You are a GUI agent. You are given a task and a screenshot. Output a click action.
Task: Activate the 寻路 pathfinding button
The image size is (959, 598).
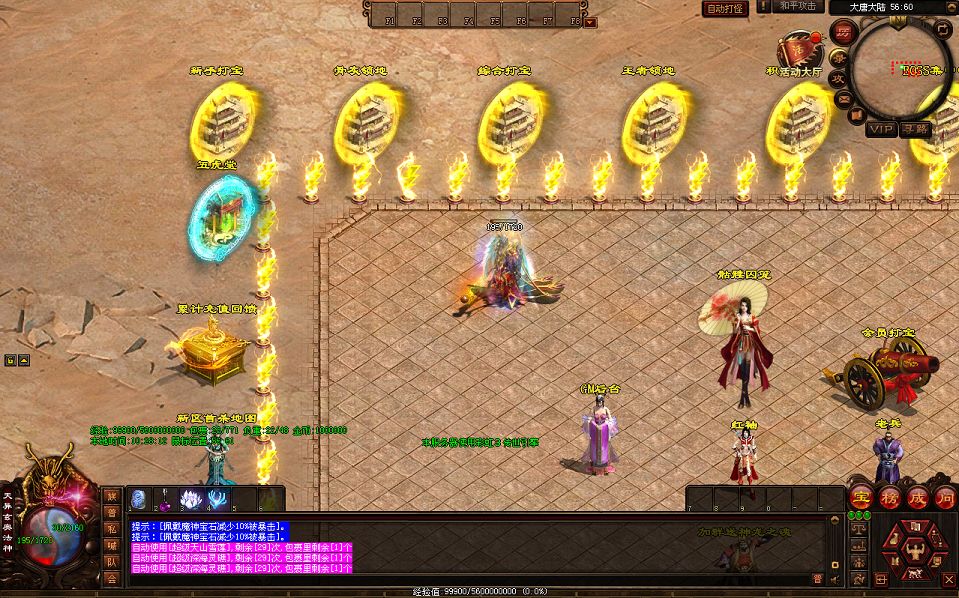click(914, 129)
